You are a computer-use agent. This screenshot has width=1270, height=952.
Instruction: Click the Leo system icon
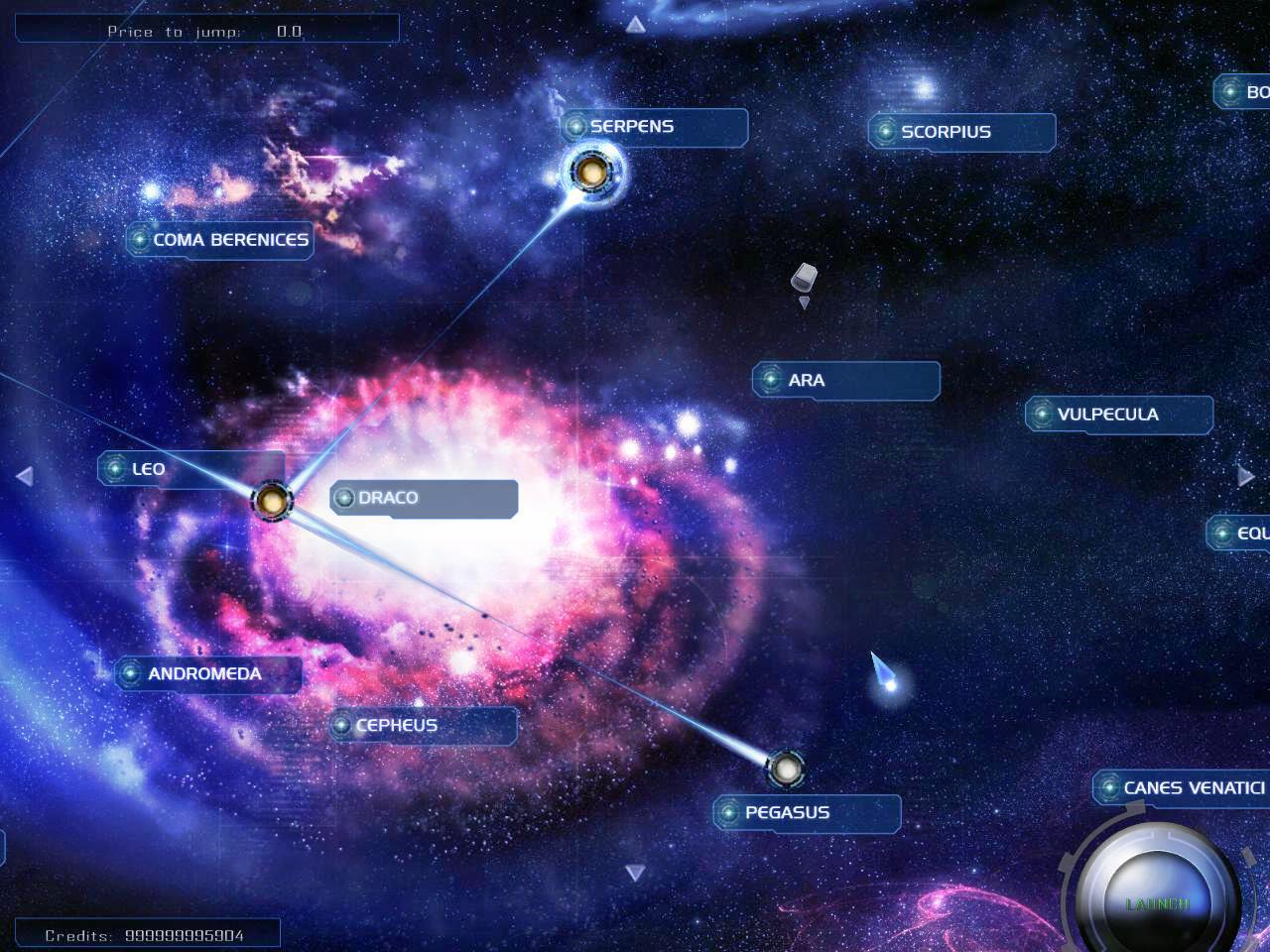(x=114, y=468)
